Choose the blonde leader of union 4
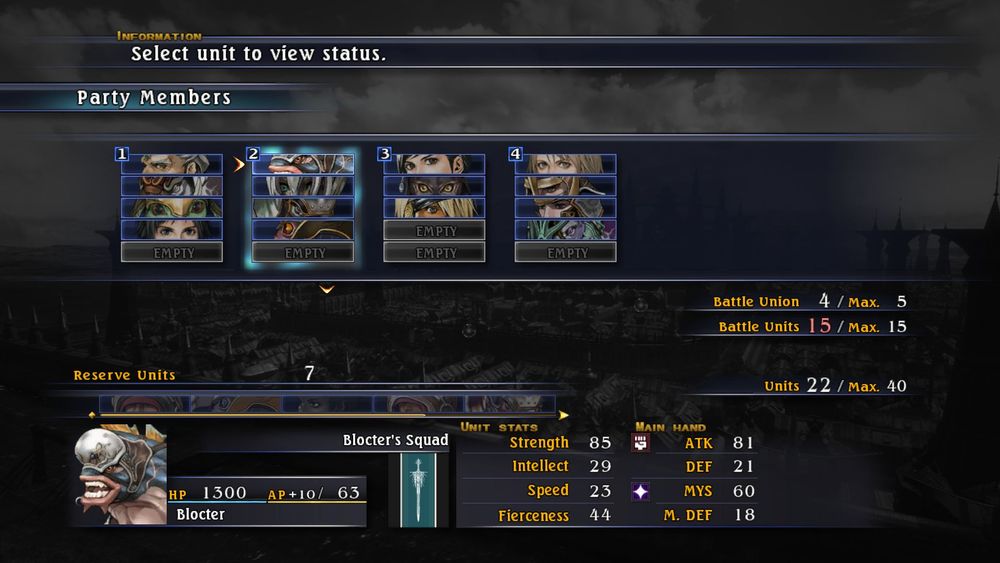 [566, 164]
